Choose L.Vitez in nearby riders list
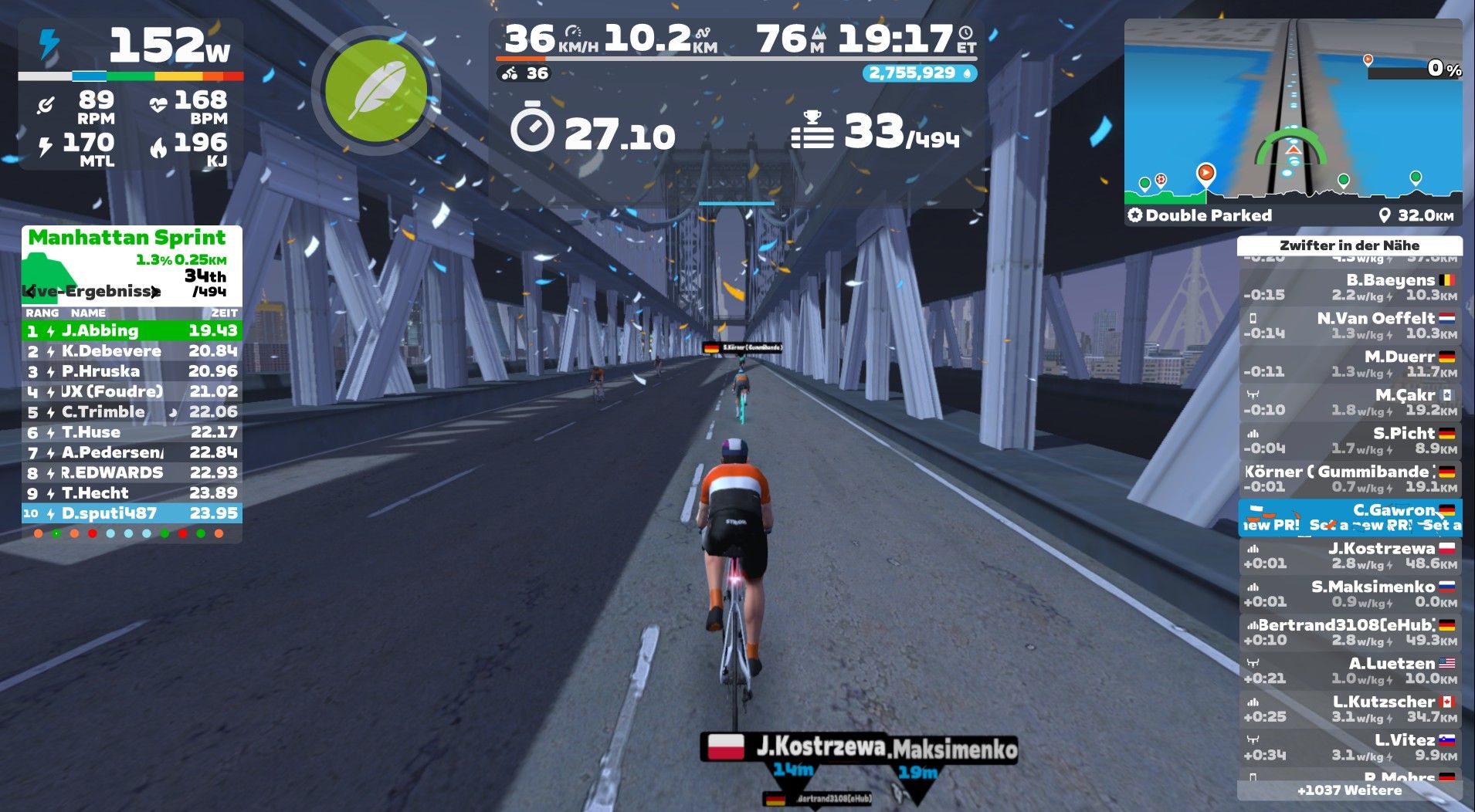 click(1349, 746)
